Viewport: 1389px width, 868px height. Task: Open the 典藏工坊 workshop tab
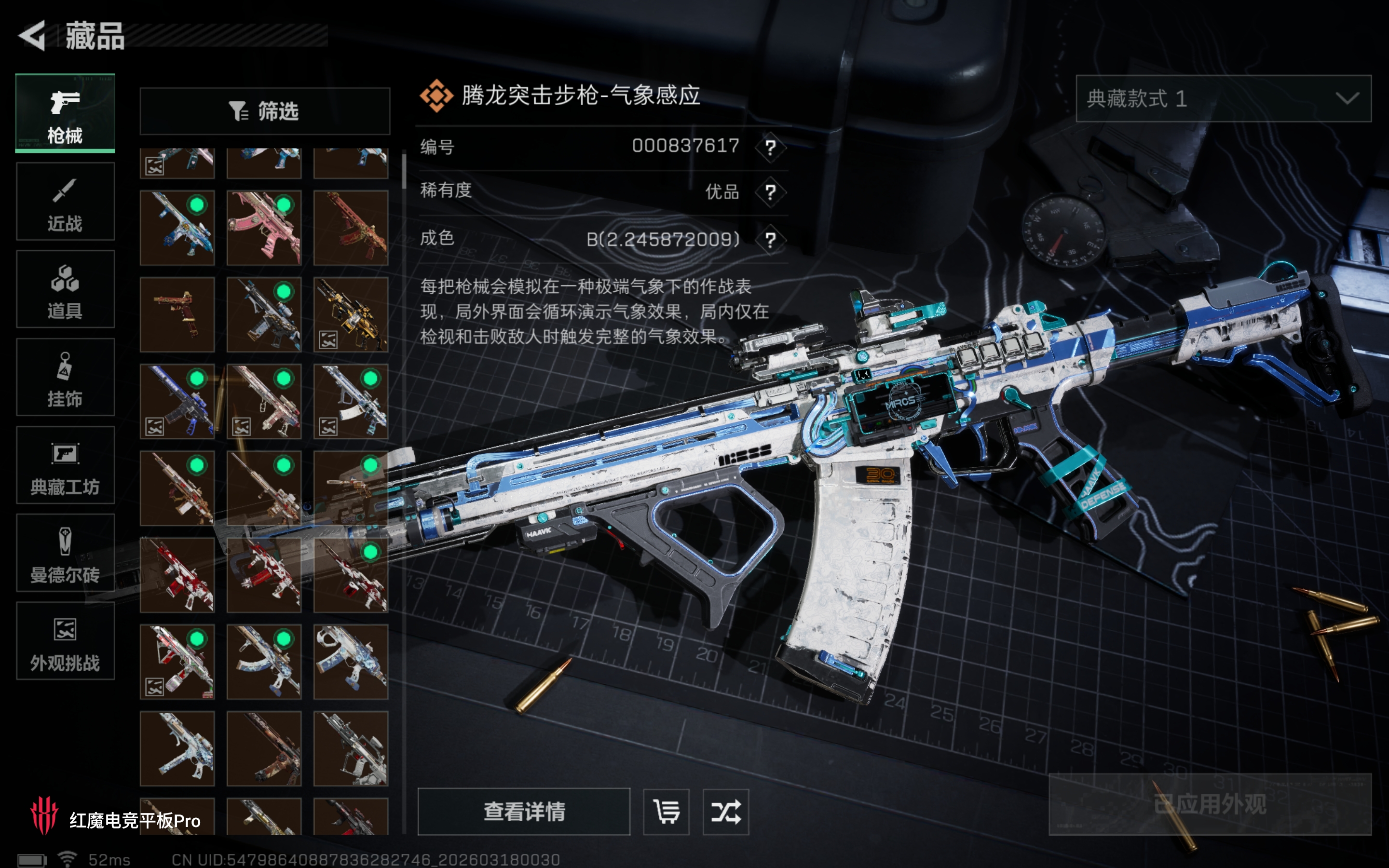coord(65,465)
